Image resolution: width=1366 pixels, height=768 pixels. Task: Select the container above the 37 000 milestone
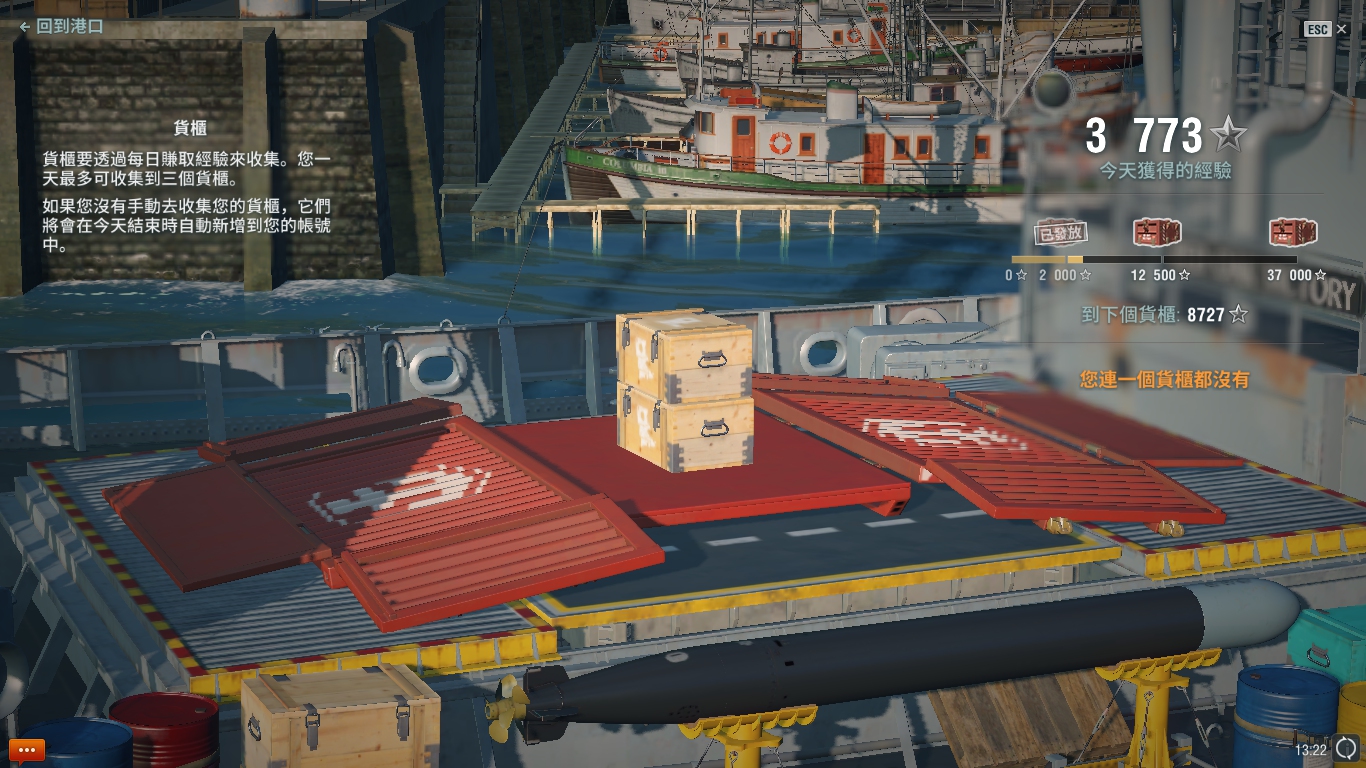click(x=1292, y=233)
